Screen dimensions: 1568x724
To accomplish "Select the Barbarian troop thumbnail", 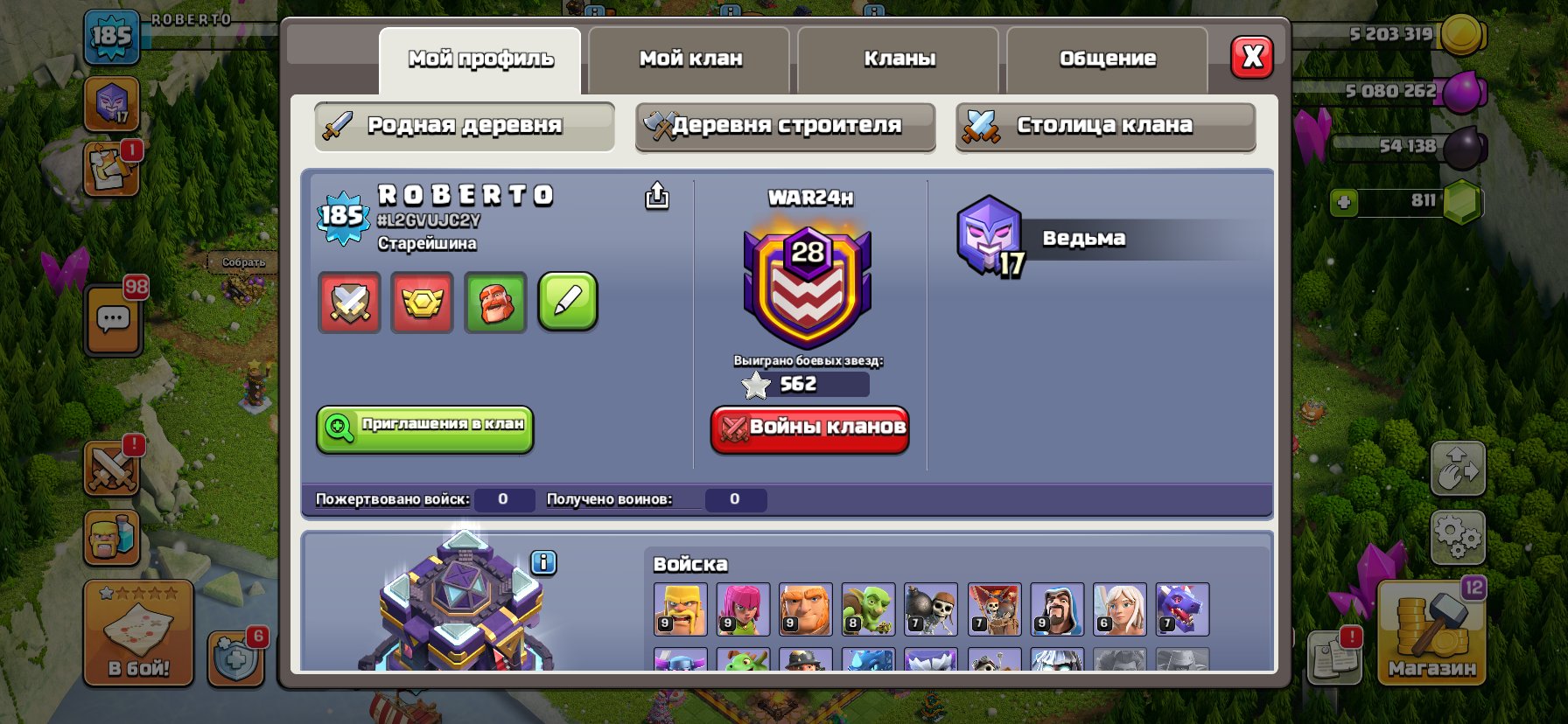I will pos(682,609).
